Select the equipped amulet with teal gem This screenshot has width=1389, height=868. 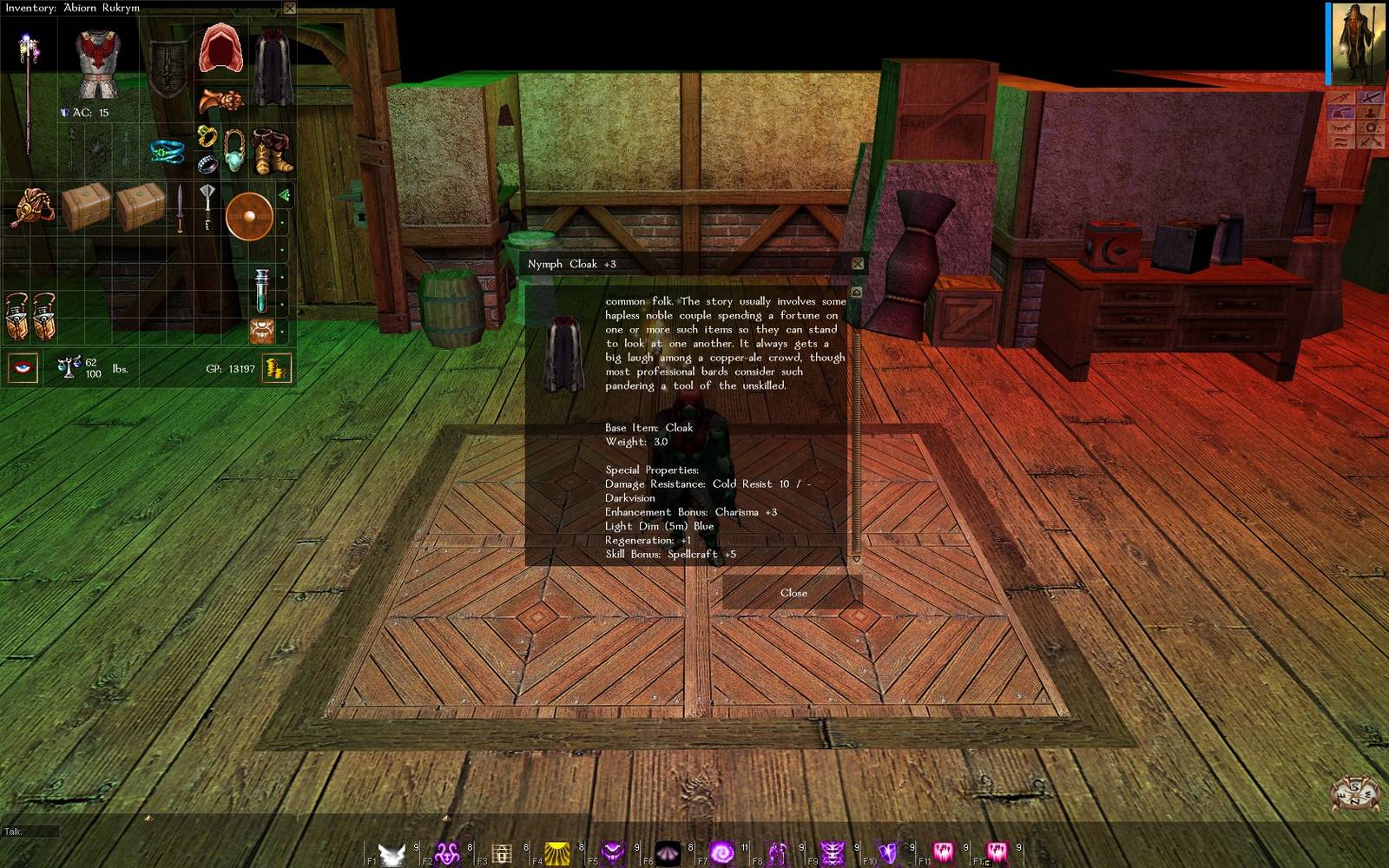234,151
